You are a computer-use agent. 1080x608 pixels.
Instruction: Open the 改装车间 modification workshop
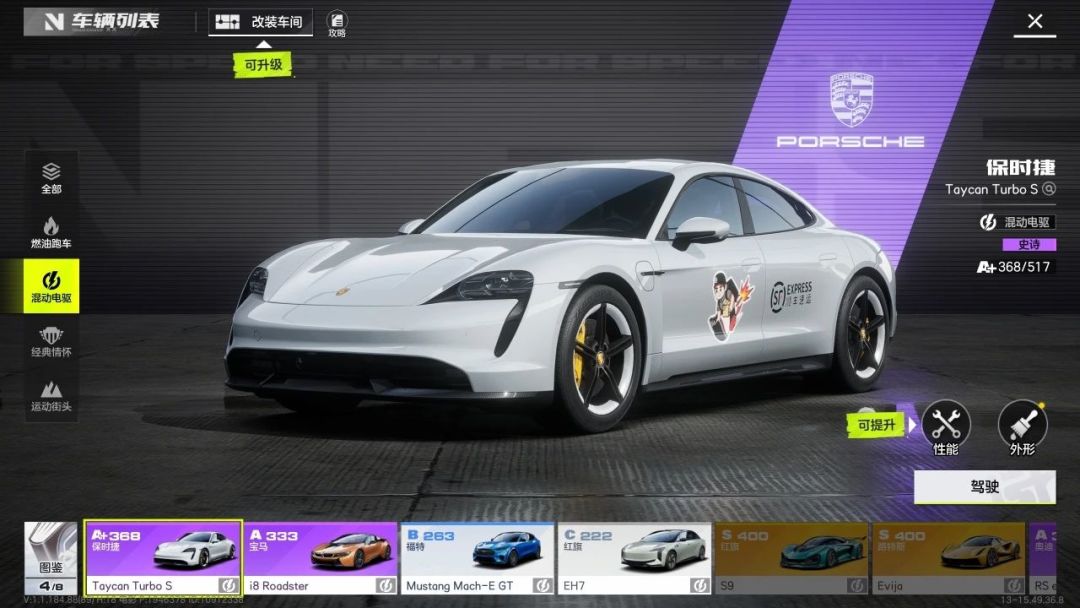click(x=261, y=22)
